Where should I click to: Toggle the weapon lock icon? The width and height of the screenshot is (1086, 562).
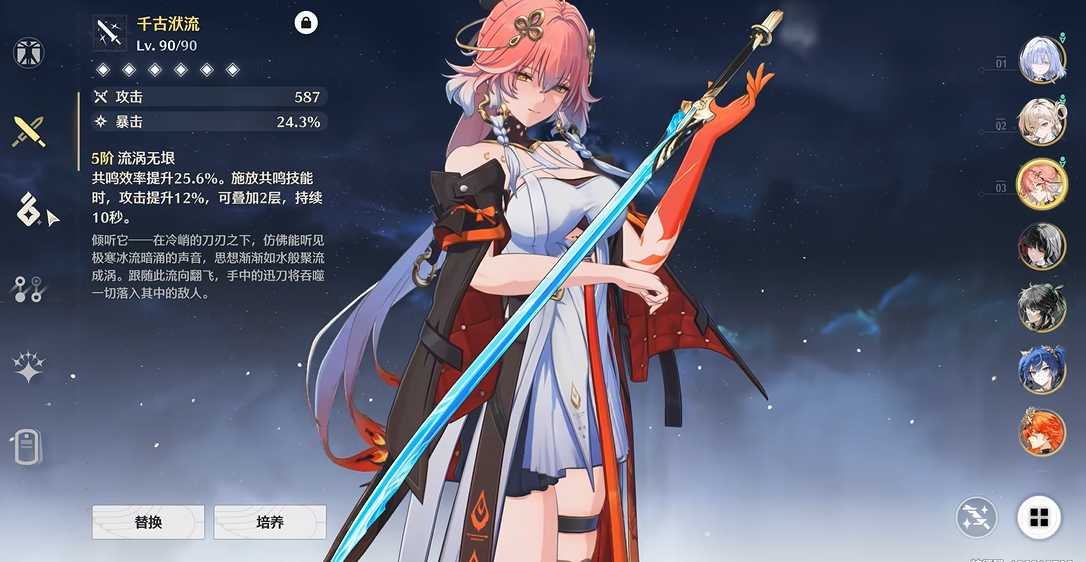(x=306, y=22)
